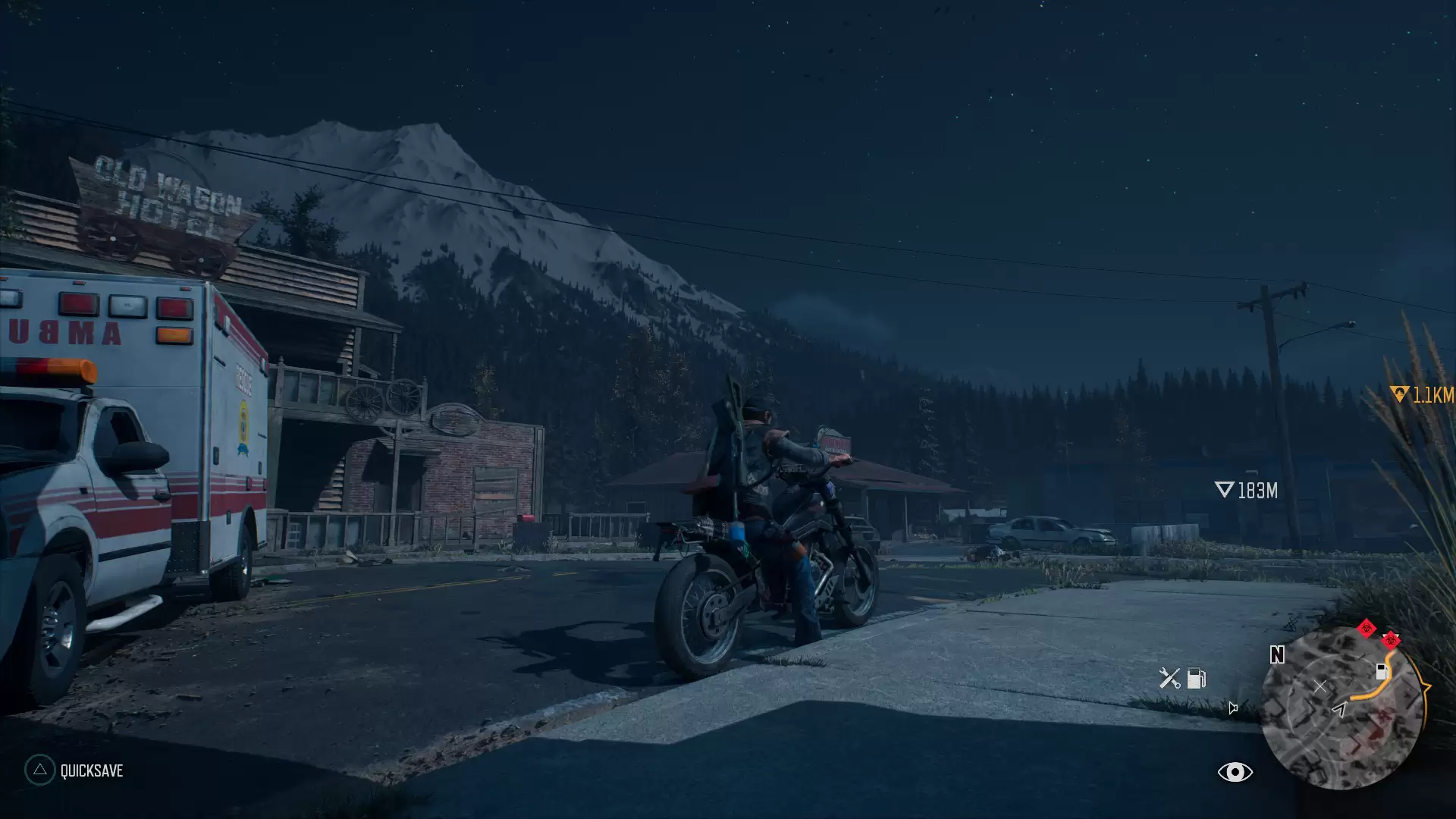Image resolution: width=1456 pixels, height=819 pixels.
Task: Click the small noise speaker icon
Action: point(1233,708)
